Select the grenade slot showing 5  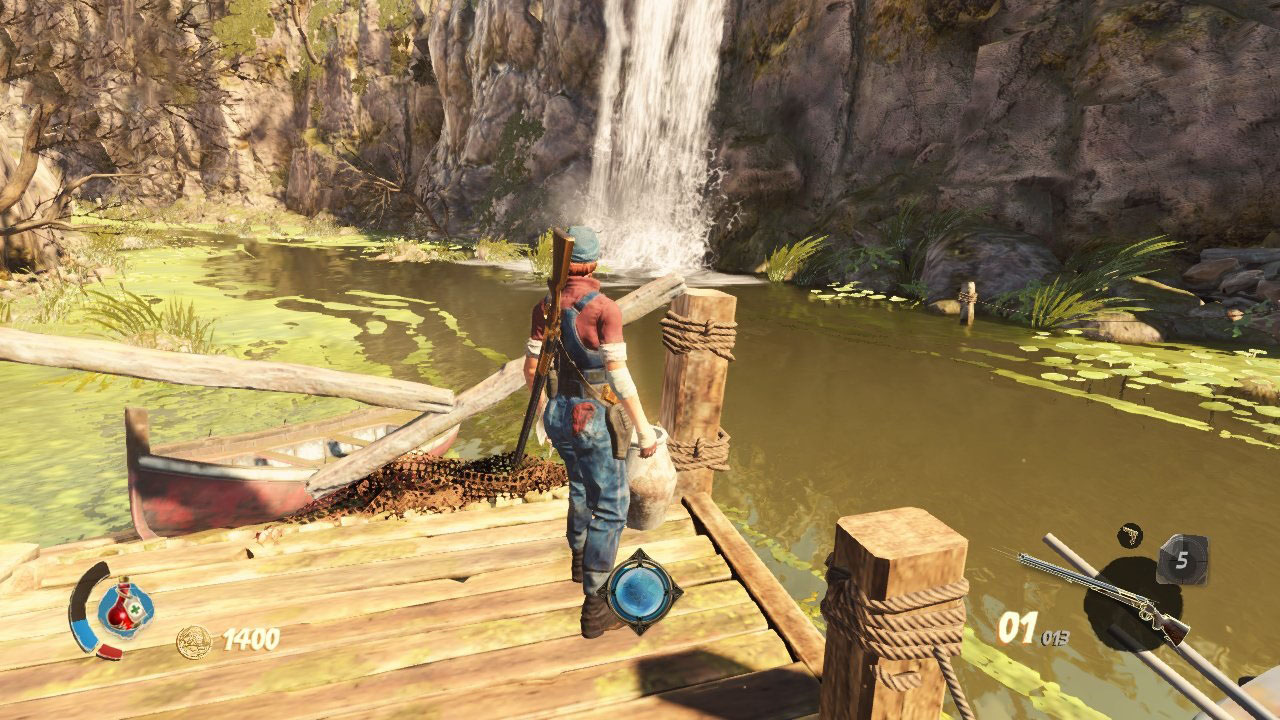point(1182,560)
